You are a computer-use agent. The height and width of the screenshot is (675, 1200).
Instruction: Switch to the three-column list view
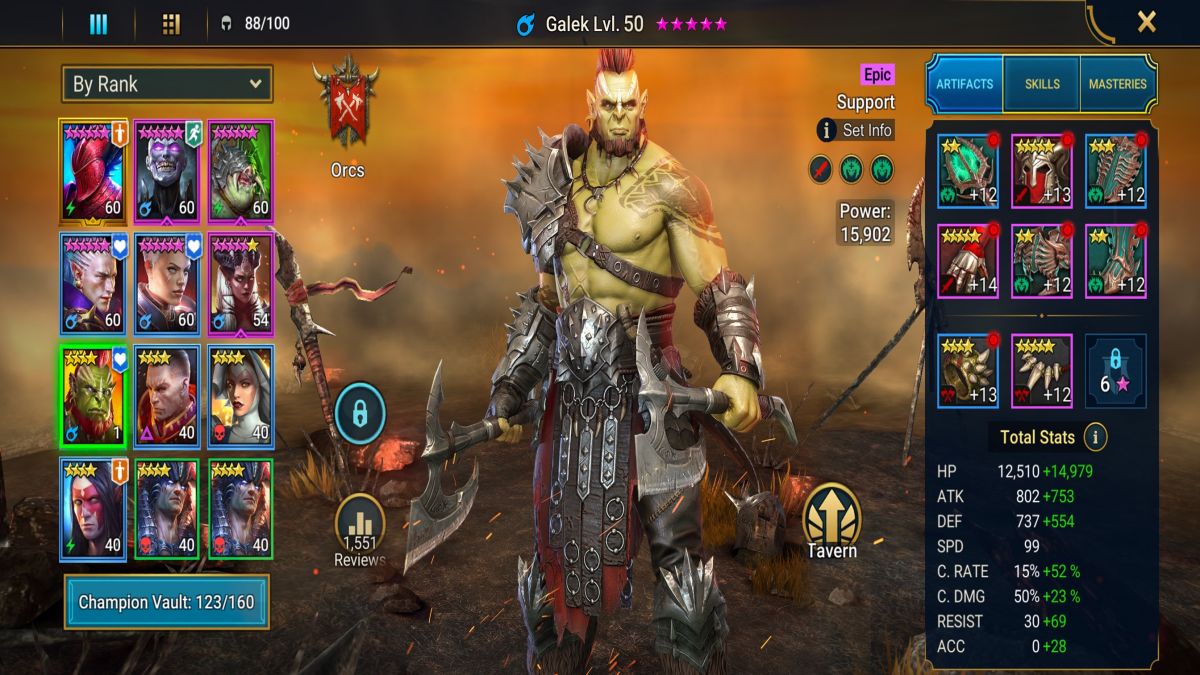point(98,24)
